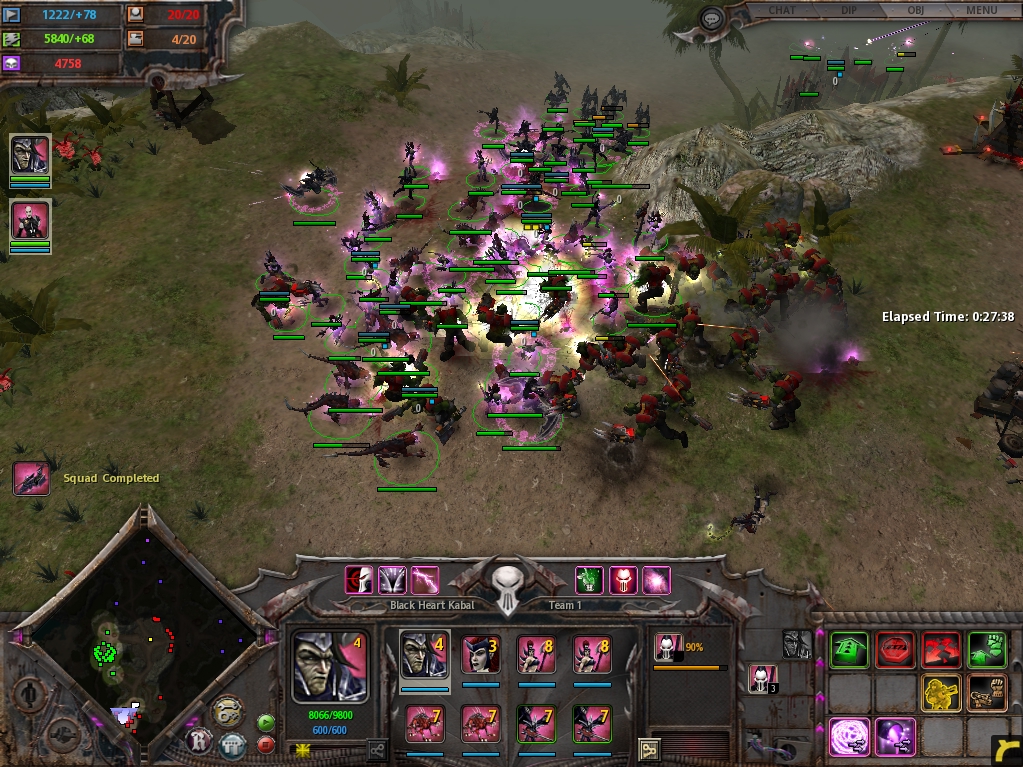Select the level 3 female hero squad
This screenshot has width=1023, height=767.
pyautogui.click(x=480, y=655)
